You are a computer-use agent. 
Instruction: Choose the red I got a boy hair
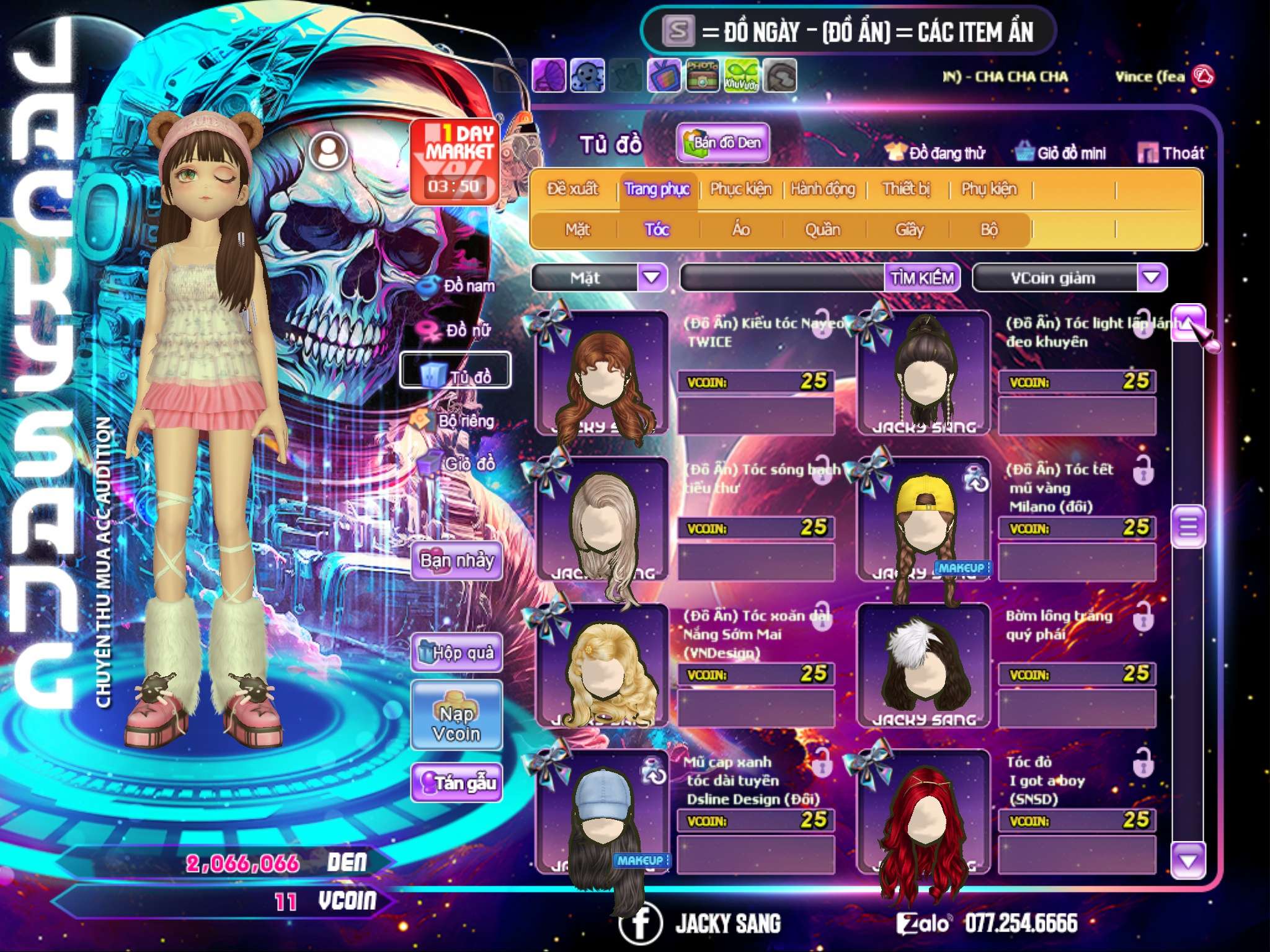point(924,812)
